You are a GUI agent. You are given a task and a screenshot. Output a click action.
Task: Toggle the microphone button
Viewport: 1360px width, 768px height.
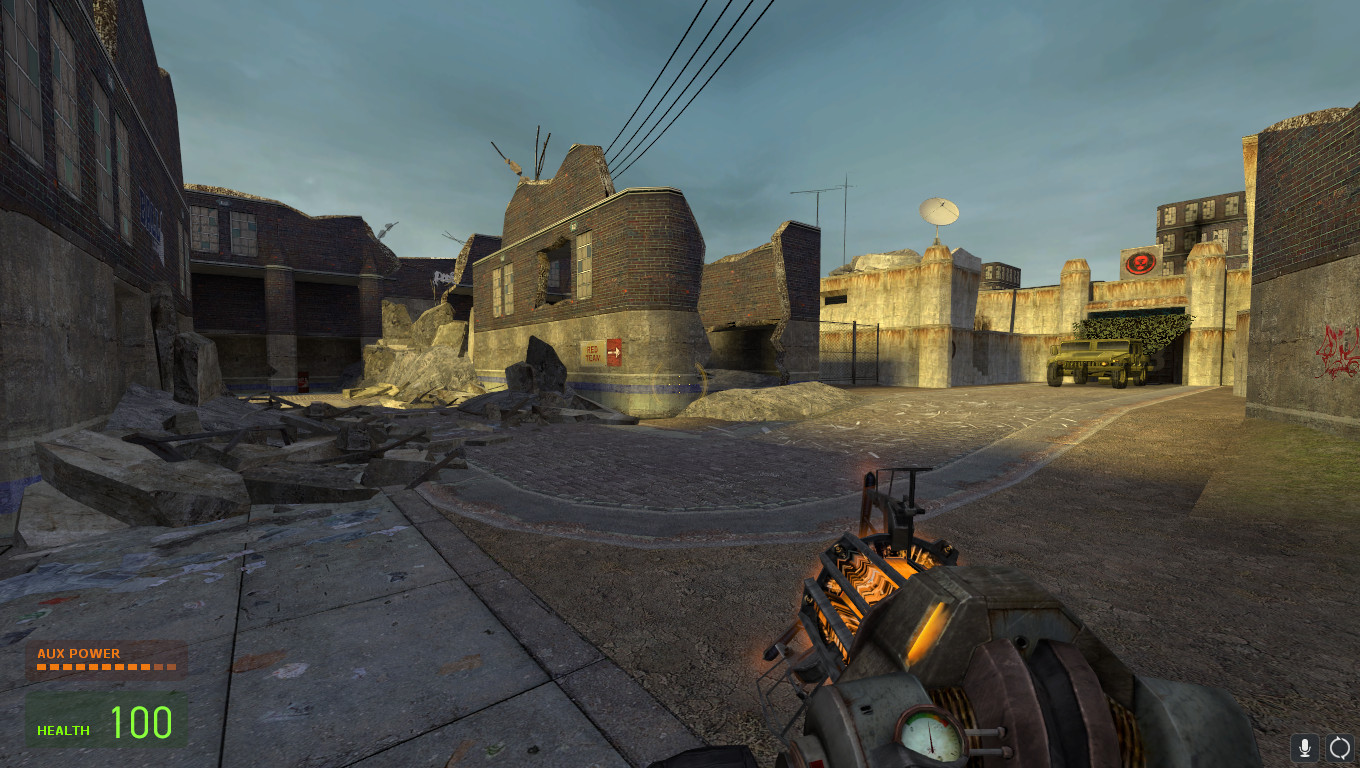pos(1304,747)
